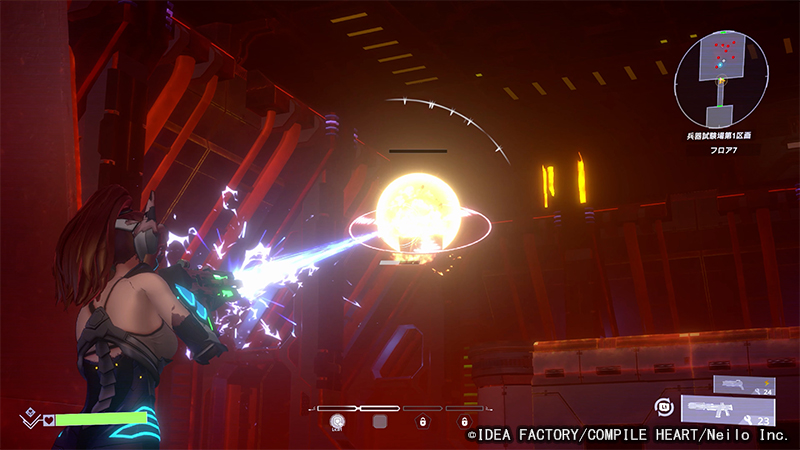The width and height of the screenshot is (800, 450).
Task: Select the empty square skill slot
Action: [x=379, y=422]
